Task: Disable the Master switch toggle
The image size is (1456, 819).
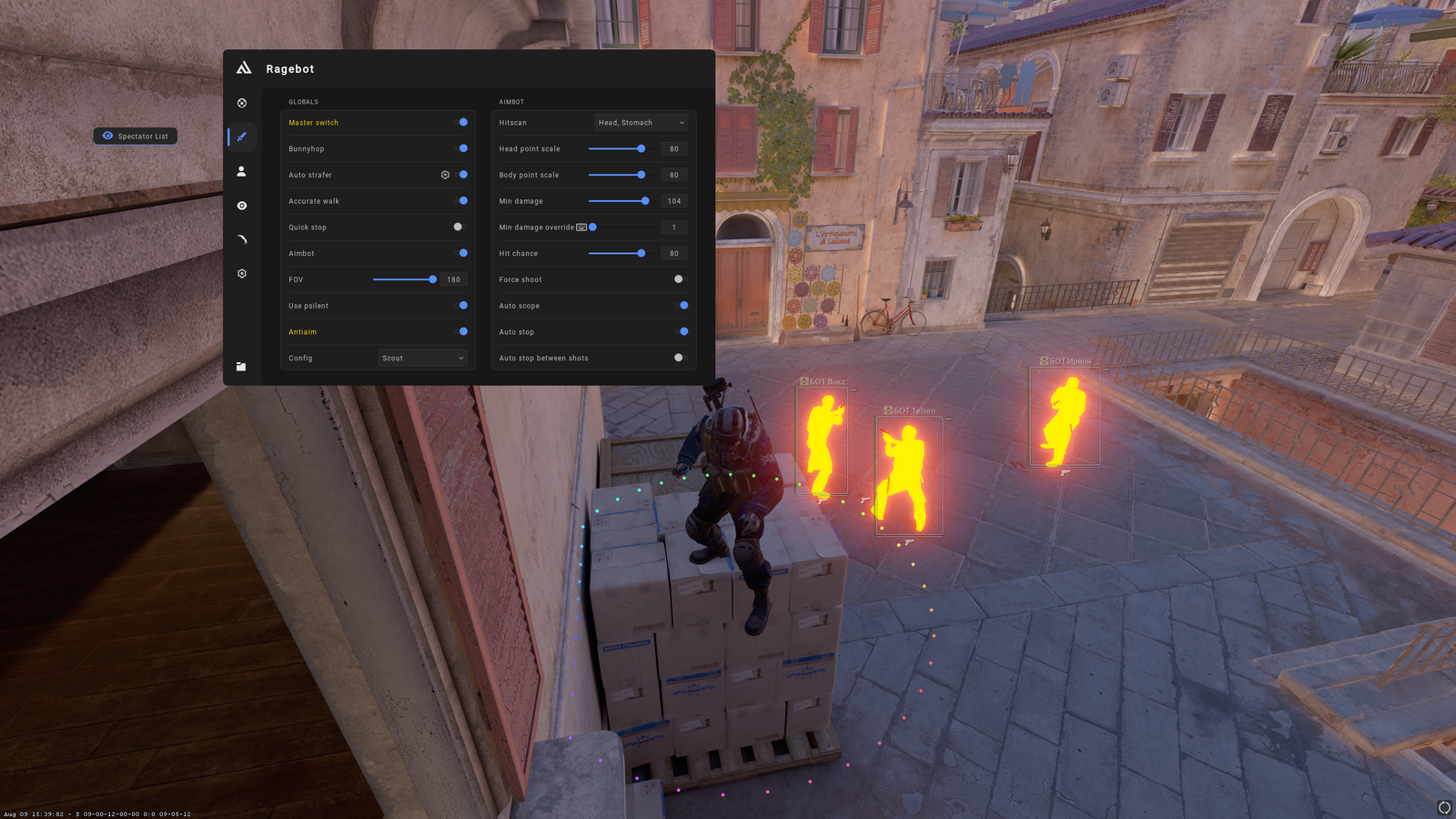Action: 462,122
